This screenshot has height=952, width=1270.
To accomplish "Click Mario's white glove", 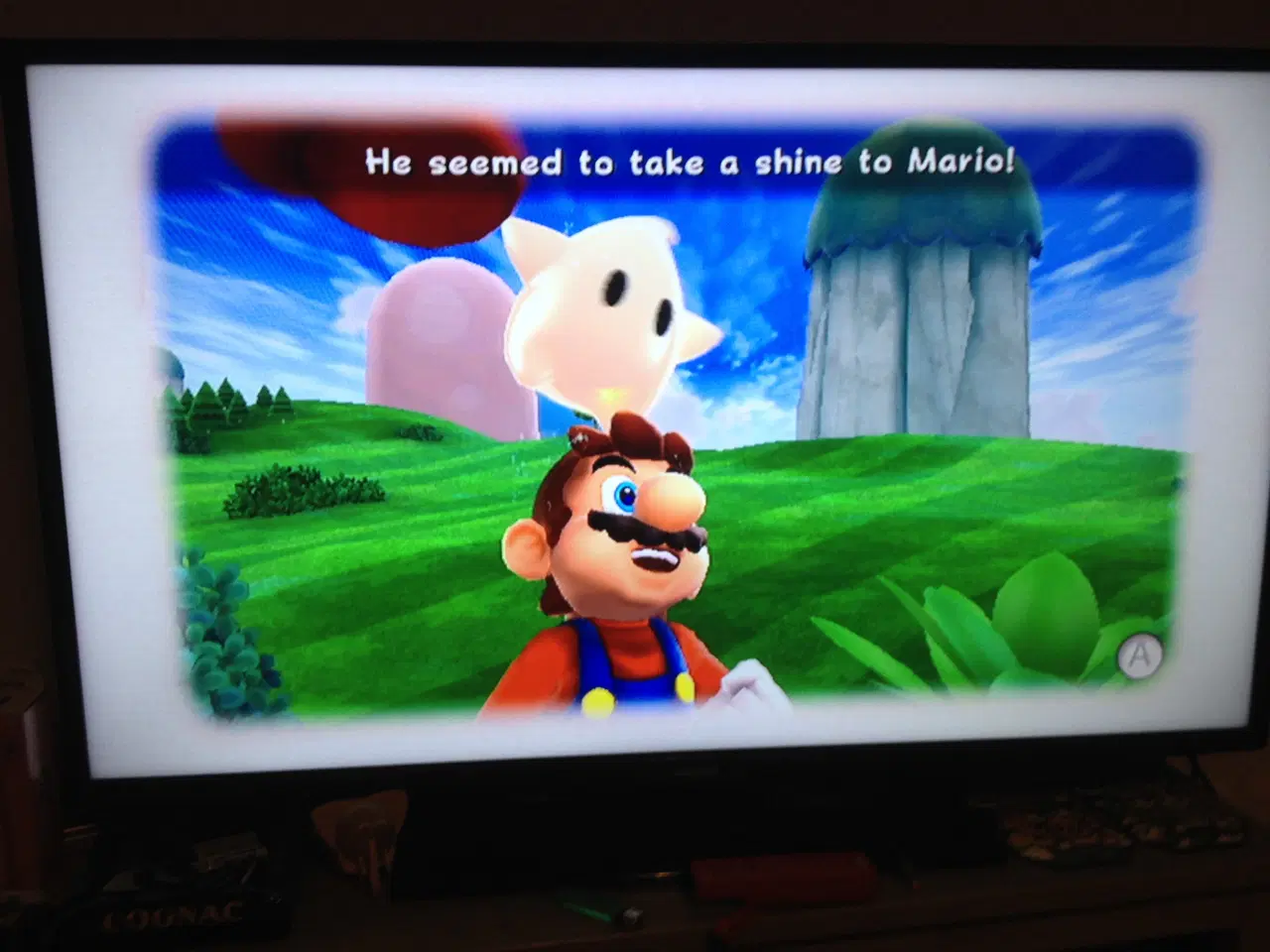I will click(749, 684).
